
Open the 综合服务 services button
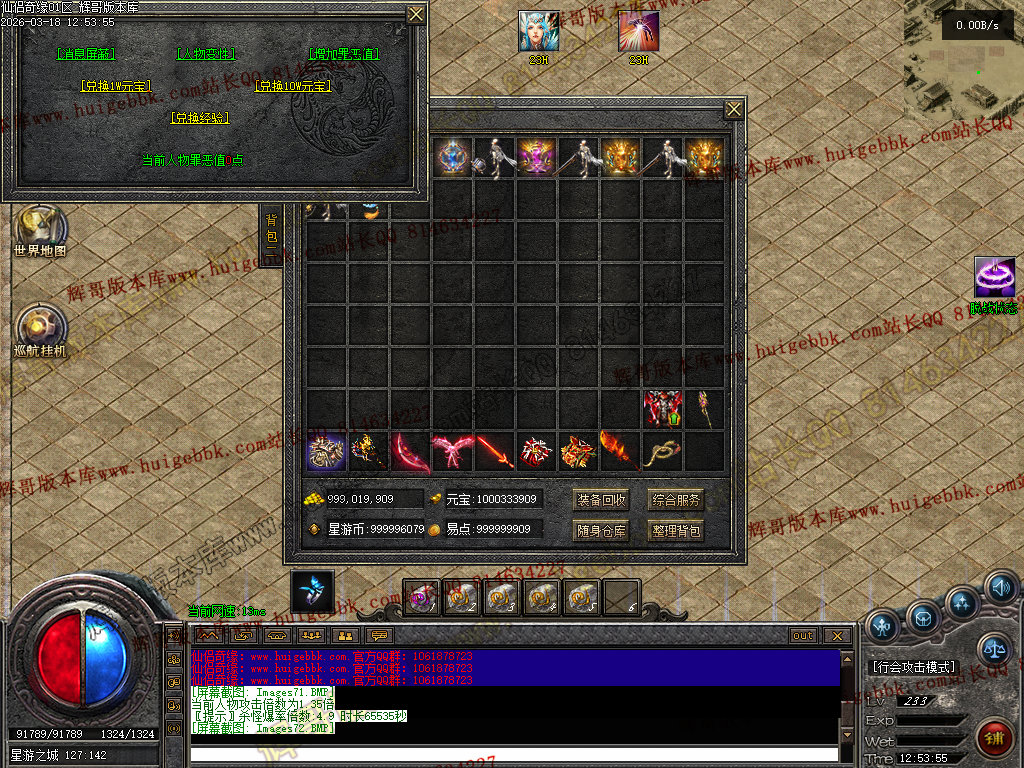pos(676,500)
